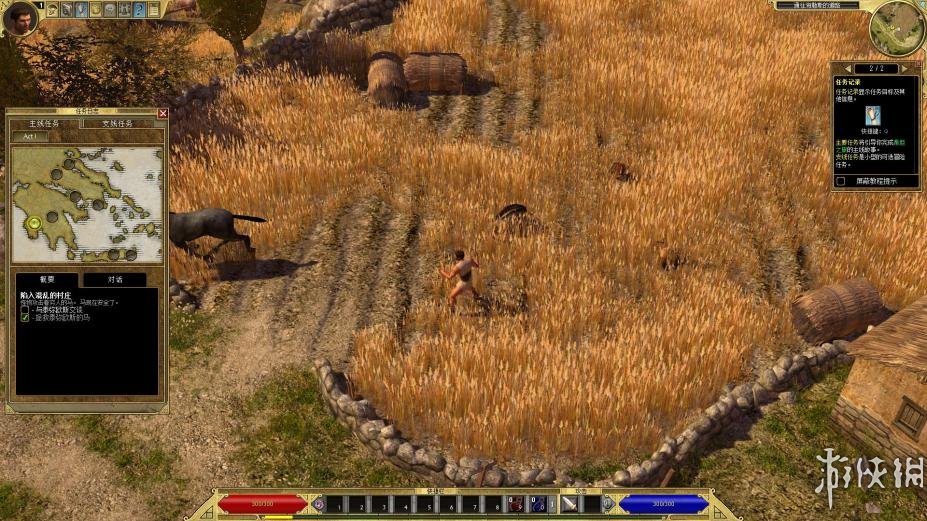
Task: Open the side quests tab (支线任务)
Action: tap(117, 124)
